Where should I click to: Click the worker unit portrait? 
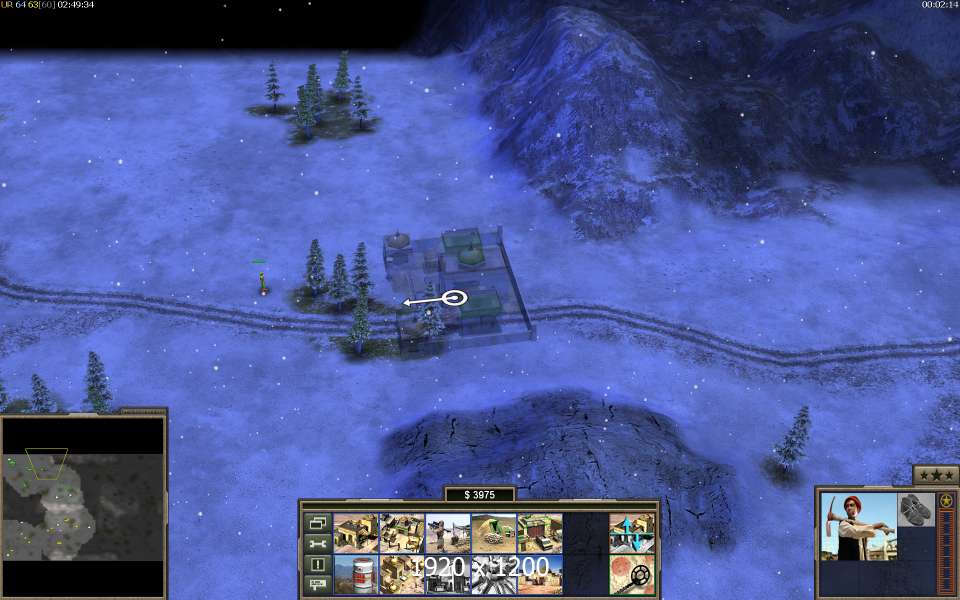[858, 526]
